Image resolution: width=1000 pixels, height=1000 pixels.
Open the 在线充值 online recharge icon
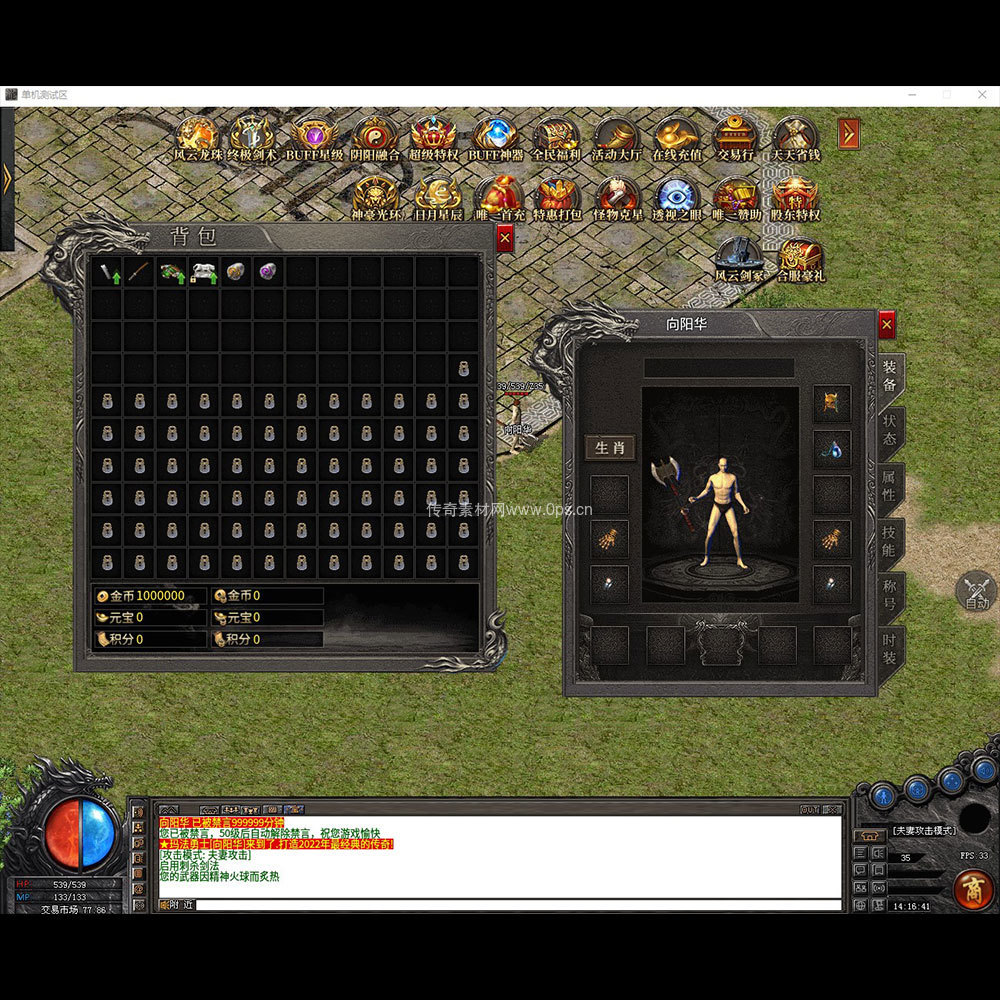677,138
